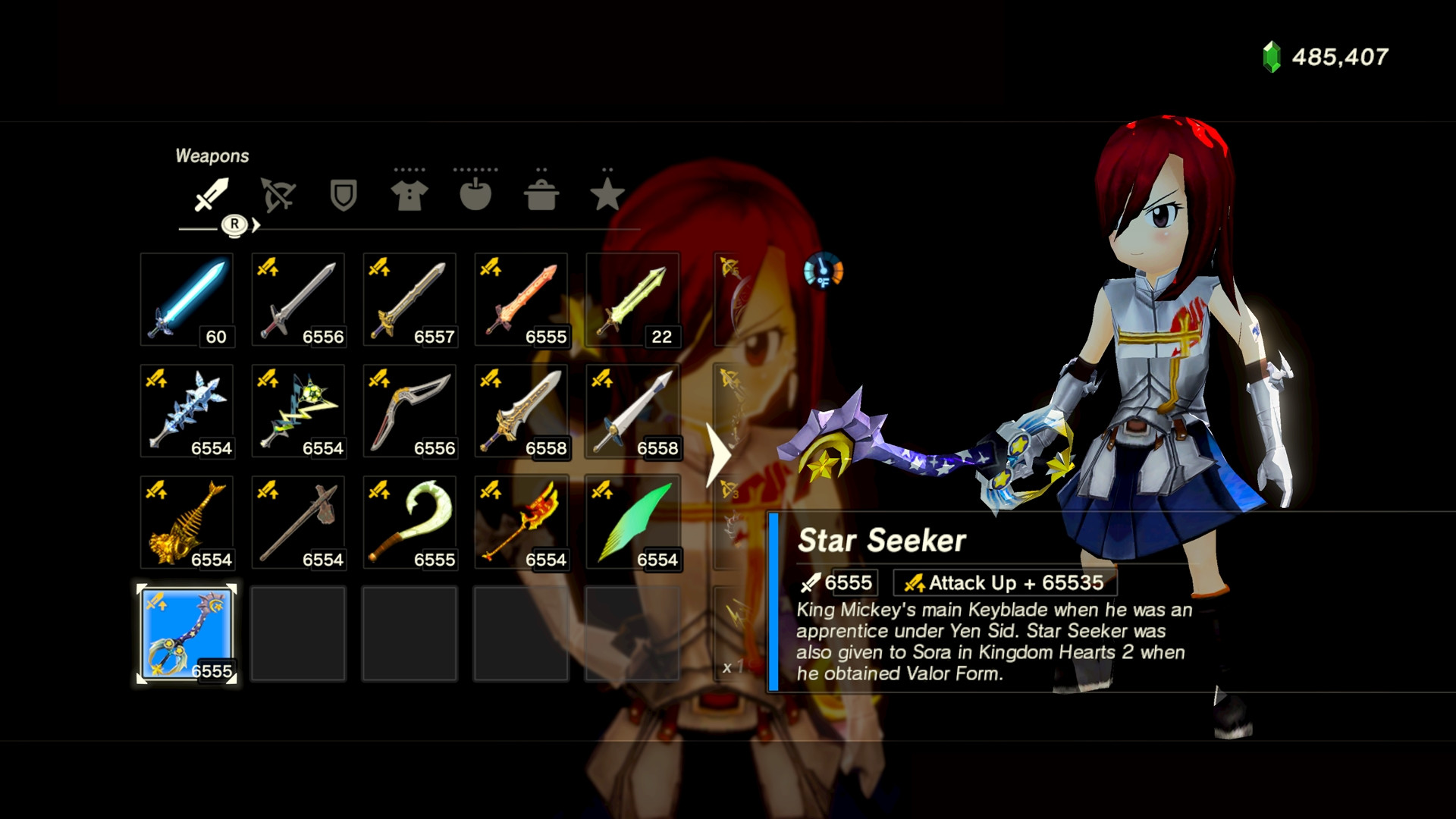Select the boomerang-shaped weapon

pyautogui.click(x=409, y=411)
